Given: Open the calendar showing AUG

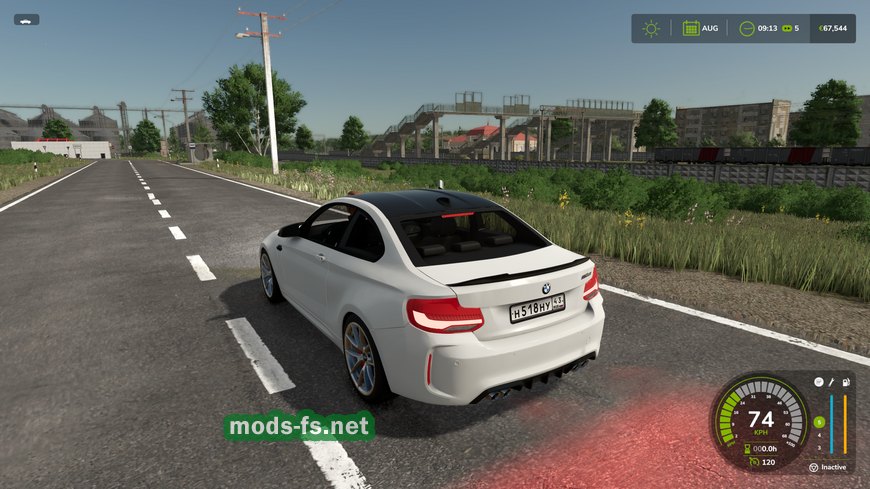Looking at the screenshot, I should tap(691, 28).
